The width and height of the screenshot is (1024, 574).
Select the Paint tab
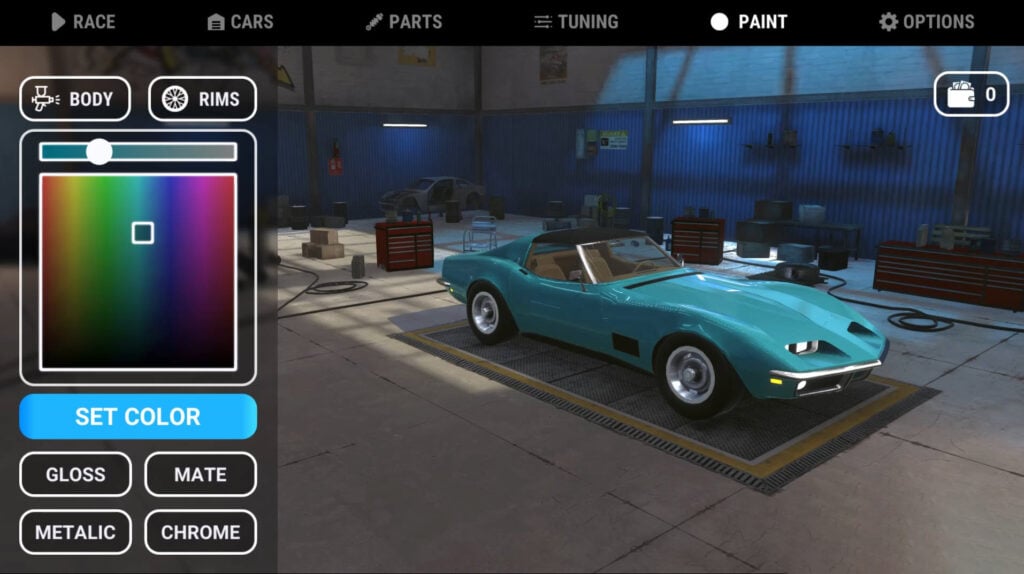748,22
